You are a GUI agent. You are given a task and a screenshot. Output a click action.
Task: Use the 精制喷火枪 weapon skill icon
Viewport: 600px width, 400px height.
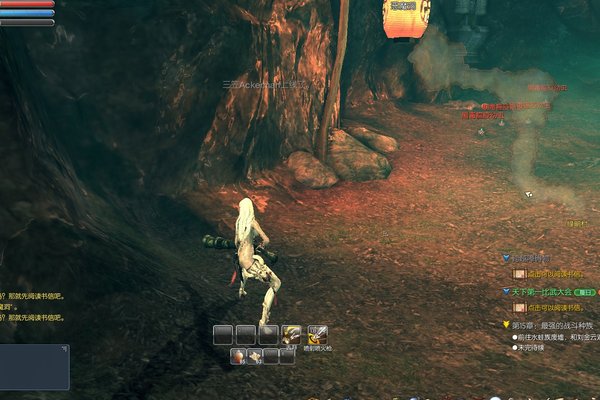tap(317, 335)
